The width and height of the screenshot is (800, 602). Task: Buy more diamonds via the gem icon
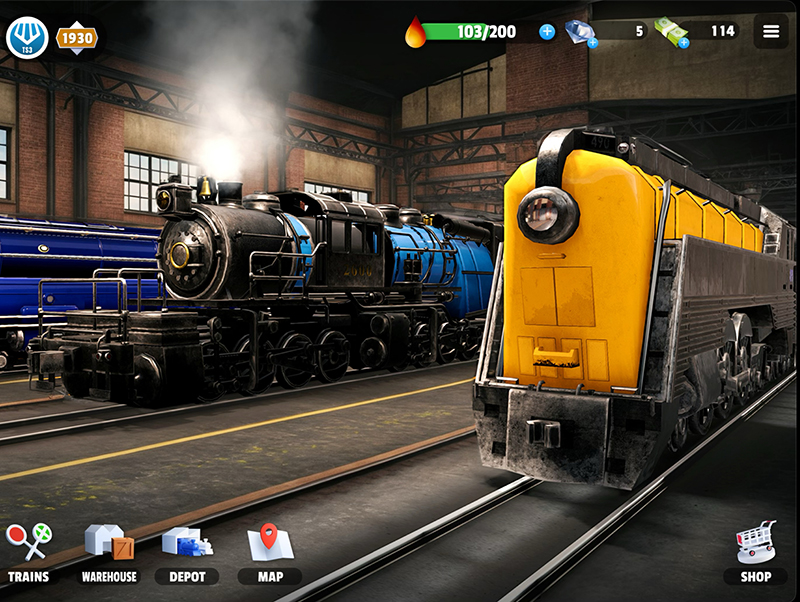580,33
